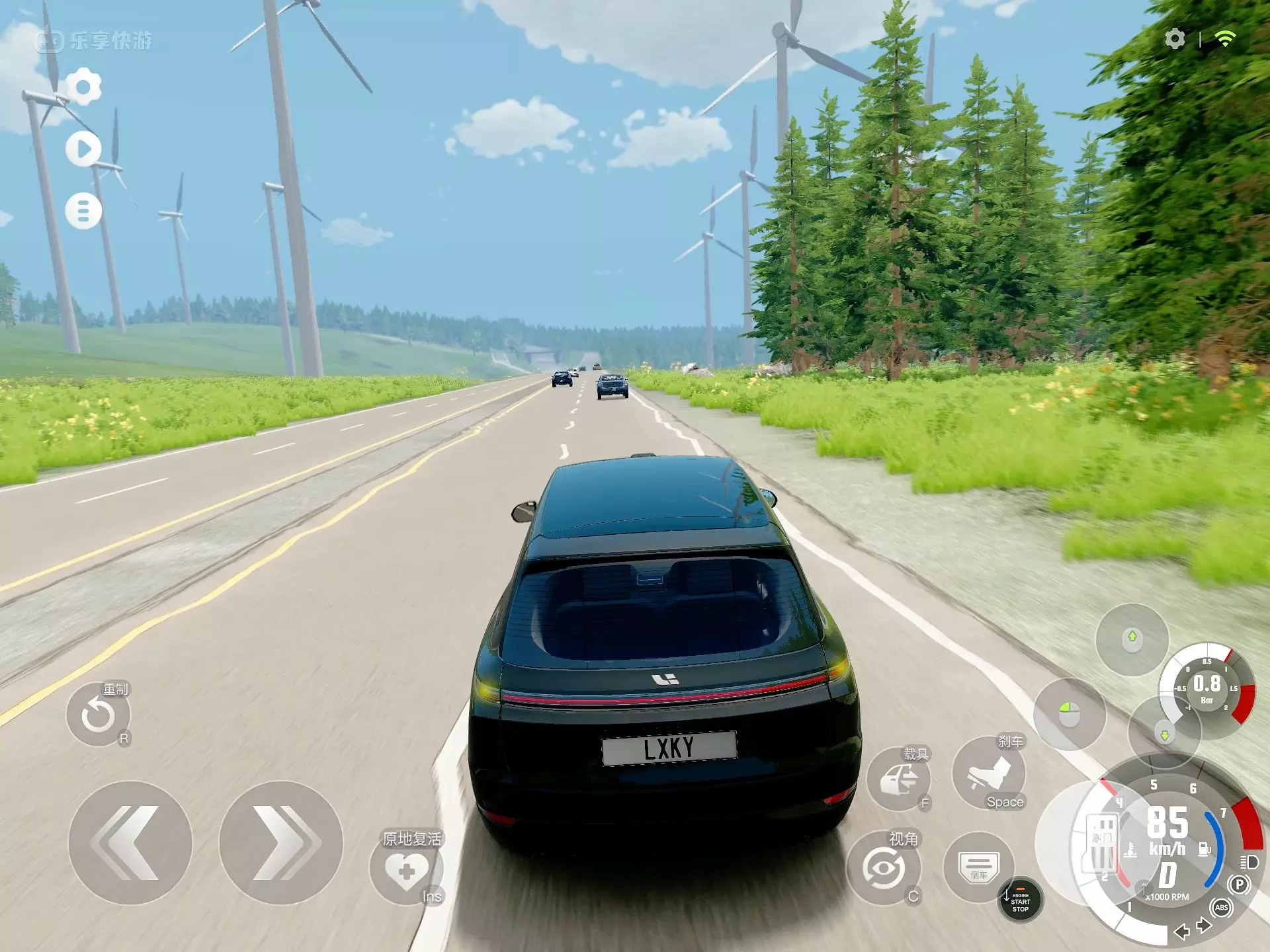Tap the round button with the green up arrow
This screenshot has width=1270, height=952.
(x=1132, y=639)
